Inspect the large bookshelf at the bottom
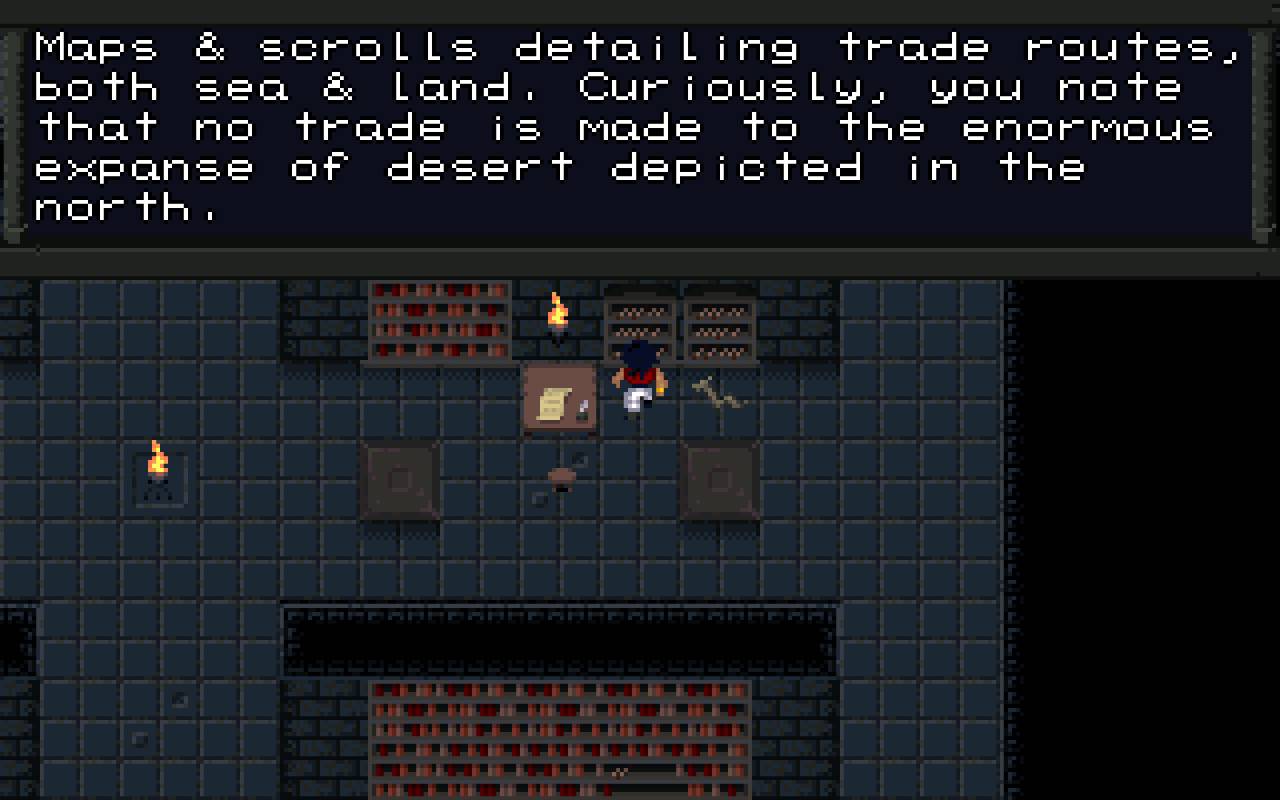Viewport: 1280px width, 800px height. pyautogui.click(x=560, y=740)
